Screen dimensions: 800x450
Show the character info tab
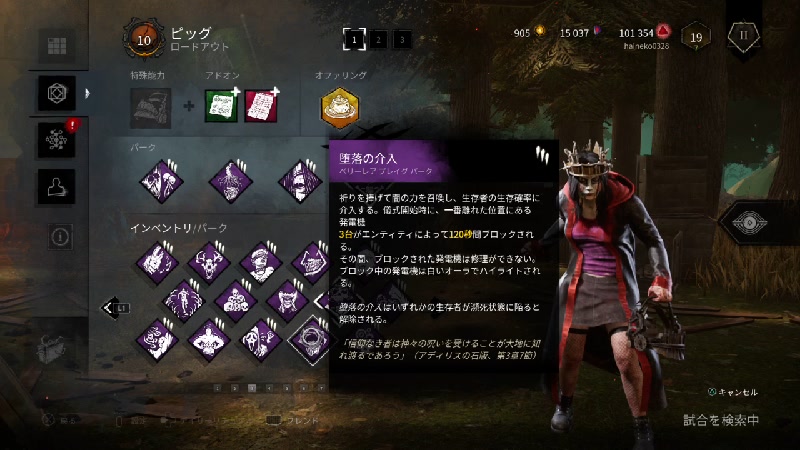click(x=57, y=235)
